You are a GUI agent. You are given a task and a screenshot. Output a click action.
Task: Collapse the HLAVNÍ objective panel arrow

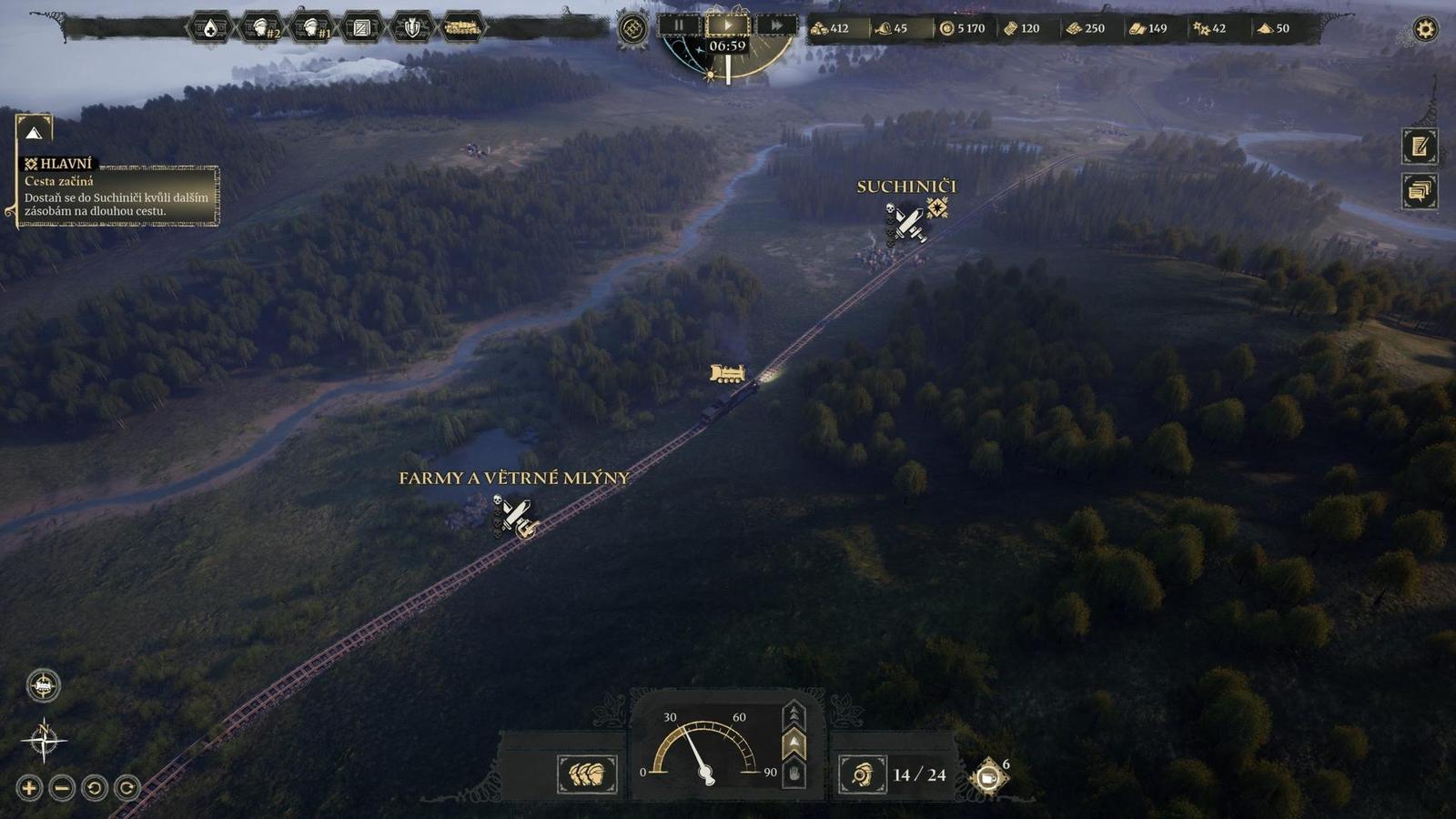point(34,133)
